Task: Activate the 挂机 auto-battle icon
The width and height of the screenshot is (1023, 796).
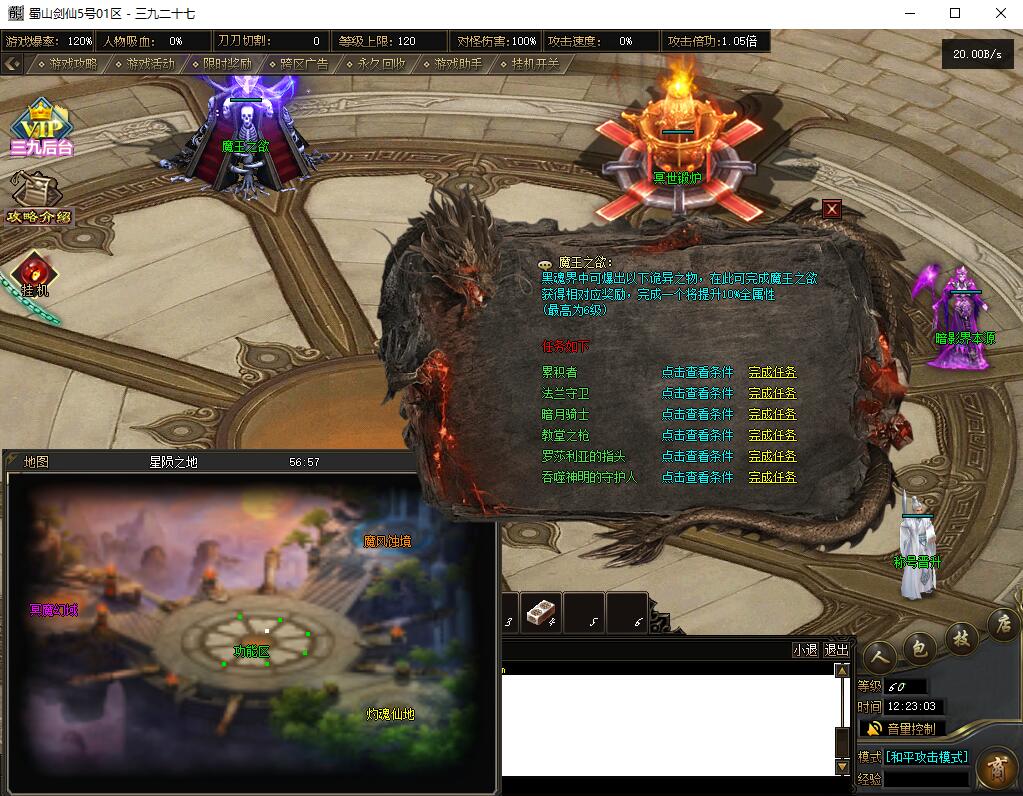Action: (35, 275)
